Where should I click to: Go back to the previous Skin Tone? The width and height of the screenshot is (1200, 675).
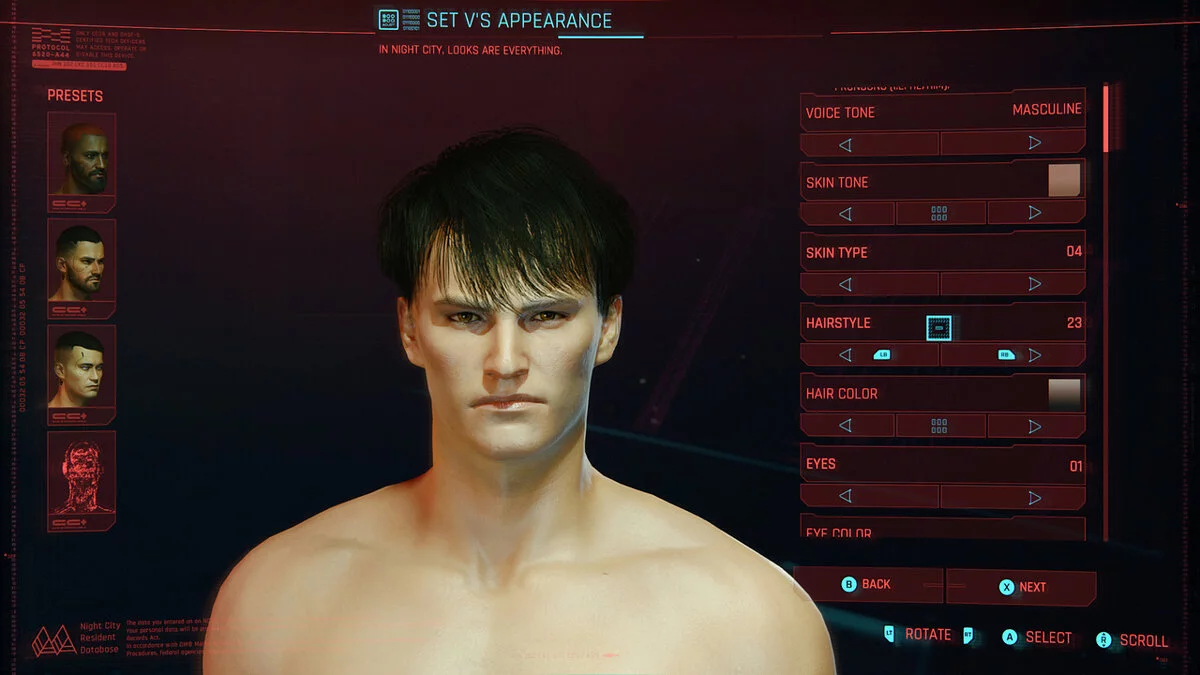pos(845,213)
